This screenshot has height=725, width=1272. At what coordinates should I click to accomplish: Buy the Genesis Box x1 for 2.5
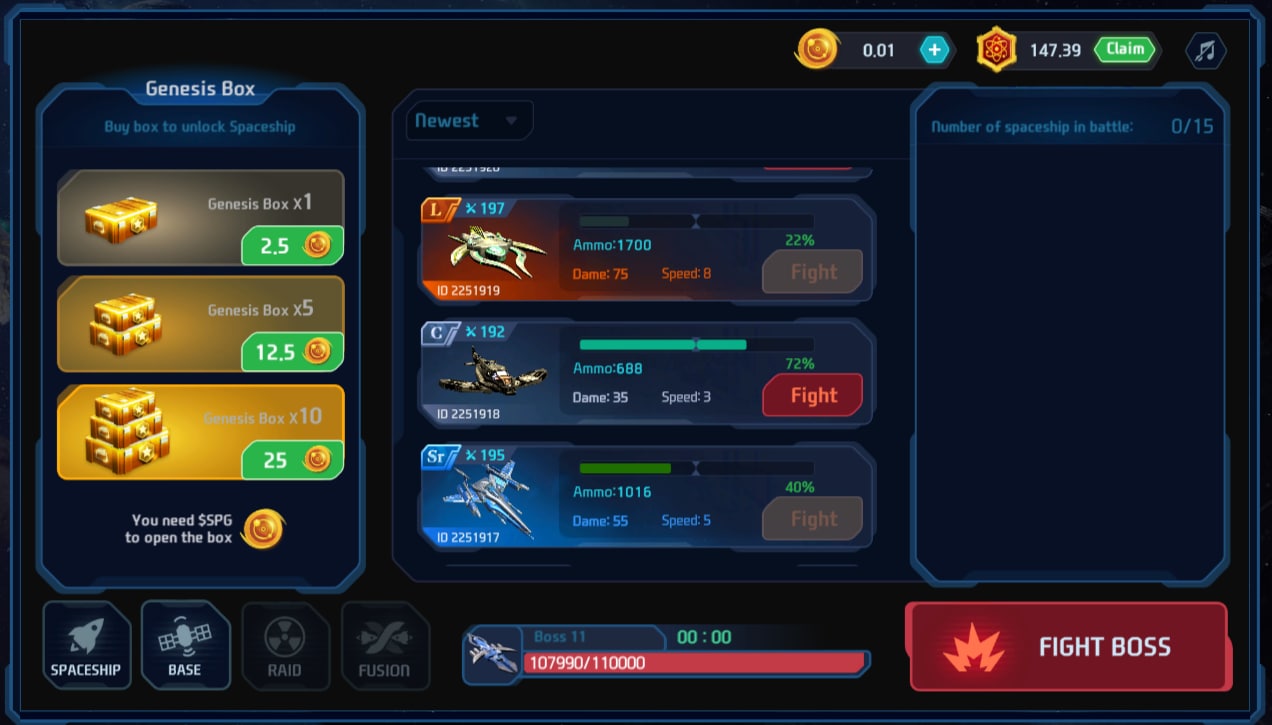pos(292,246)
